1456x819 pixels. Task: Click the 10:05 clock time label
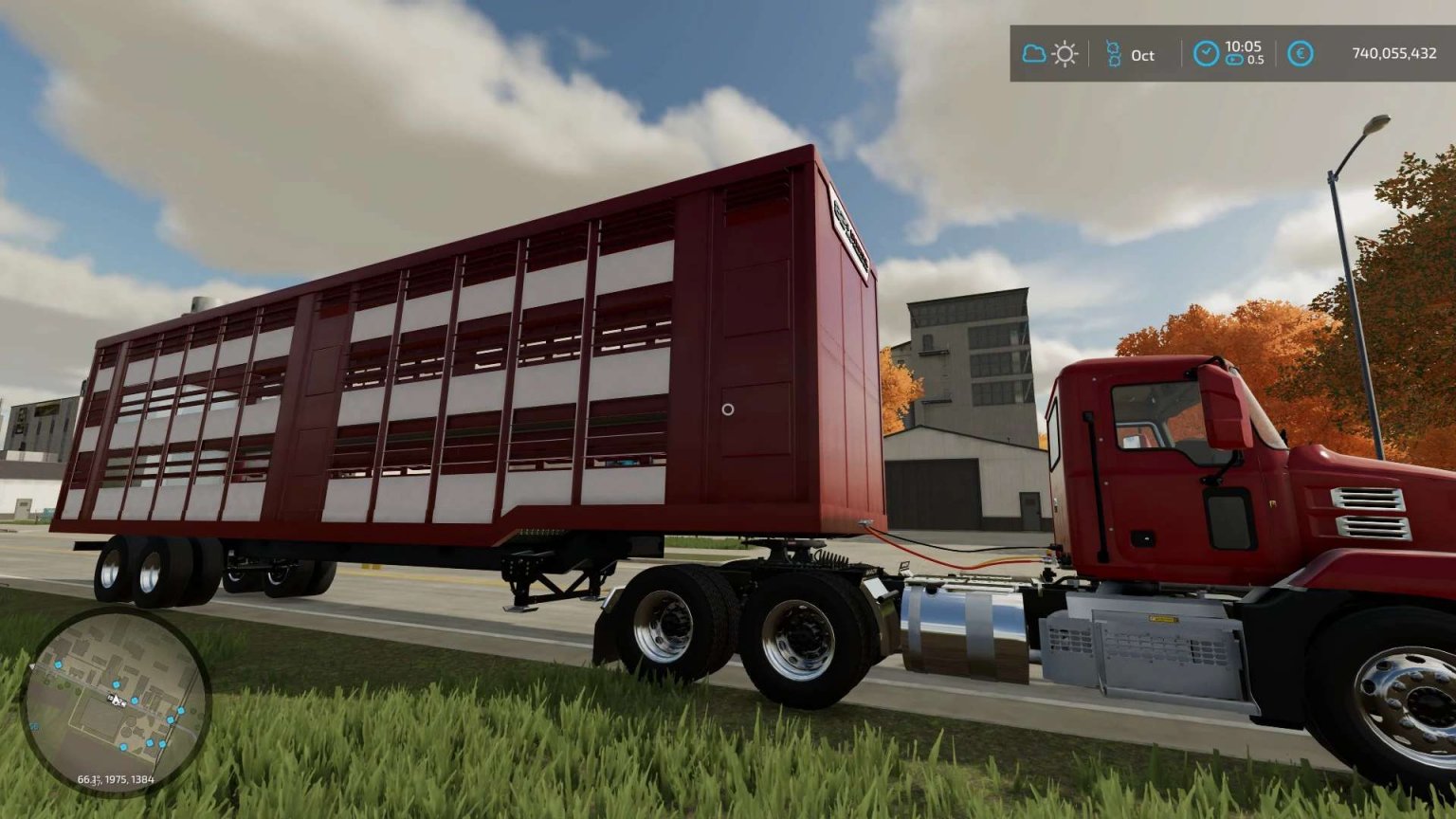(x=1245, y=47)
